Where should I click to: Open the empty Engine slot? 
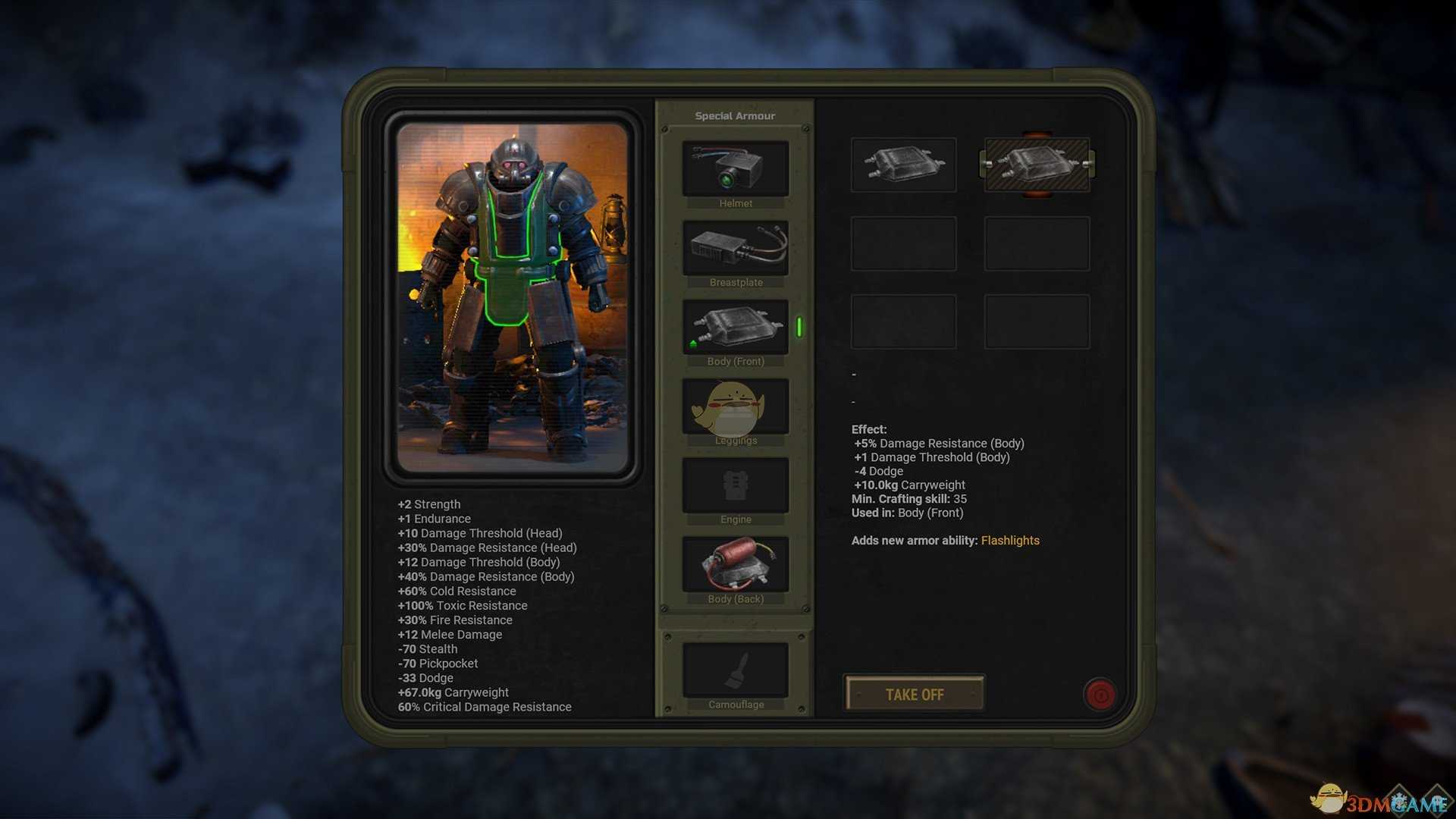(735, 485)
